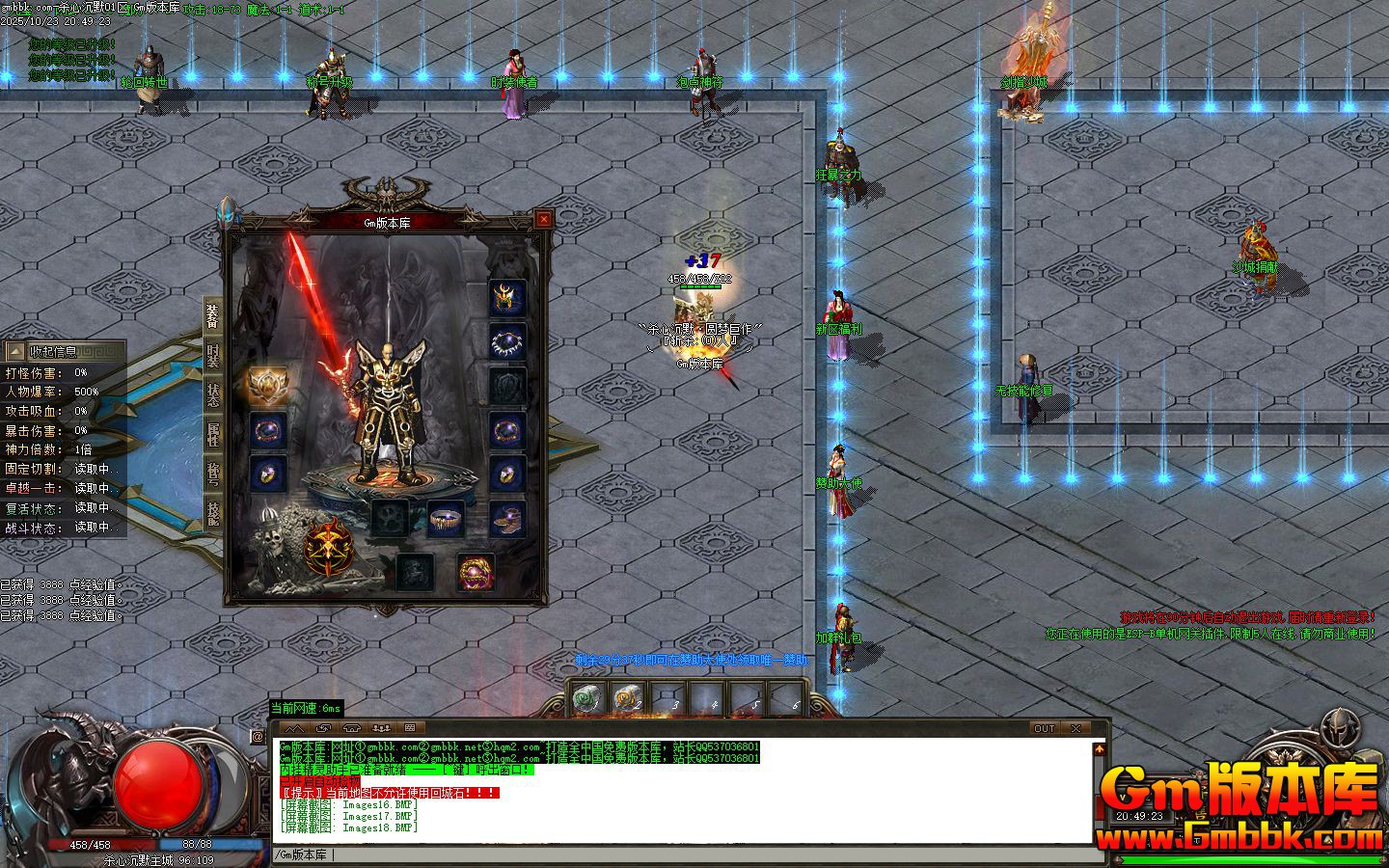
Task: Show the 属性 tab
Action: (212, 435)
